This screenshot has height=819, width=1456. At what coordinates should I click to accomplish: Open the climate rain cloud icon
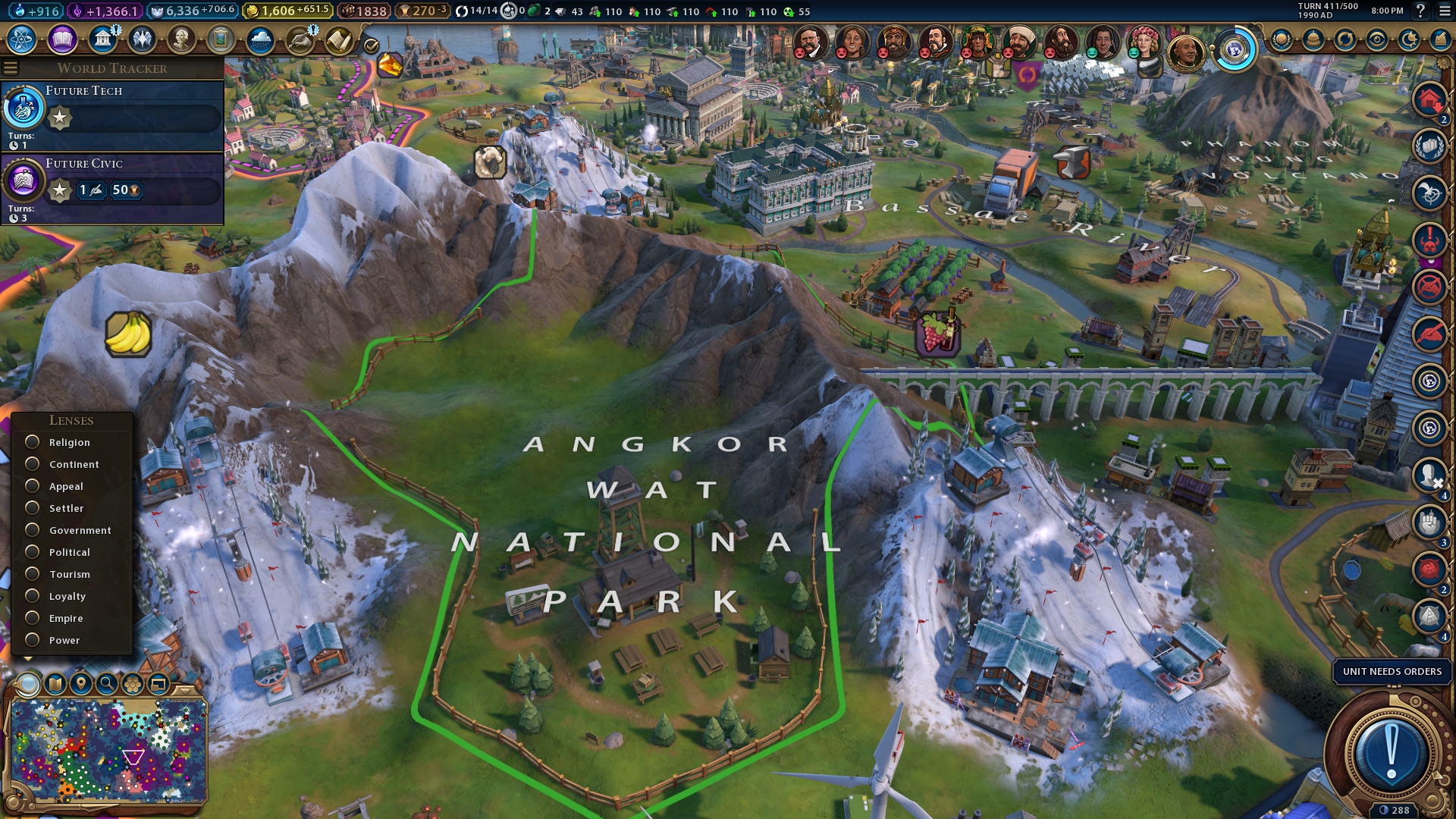point(260,39)
